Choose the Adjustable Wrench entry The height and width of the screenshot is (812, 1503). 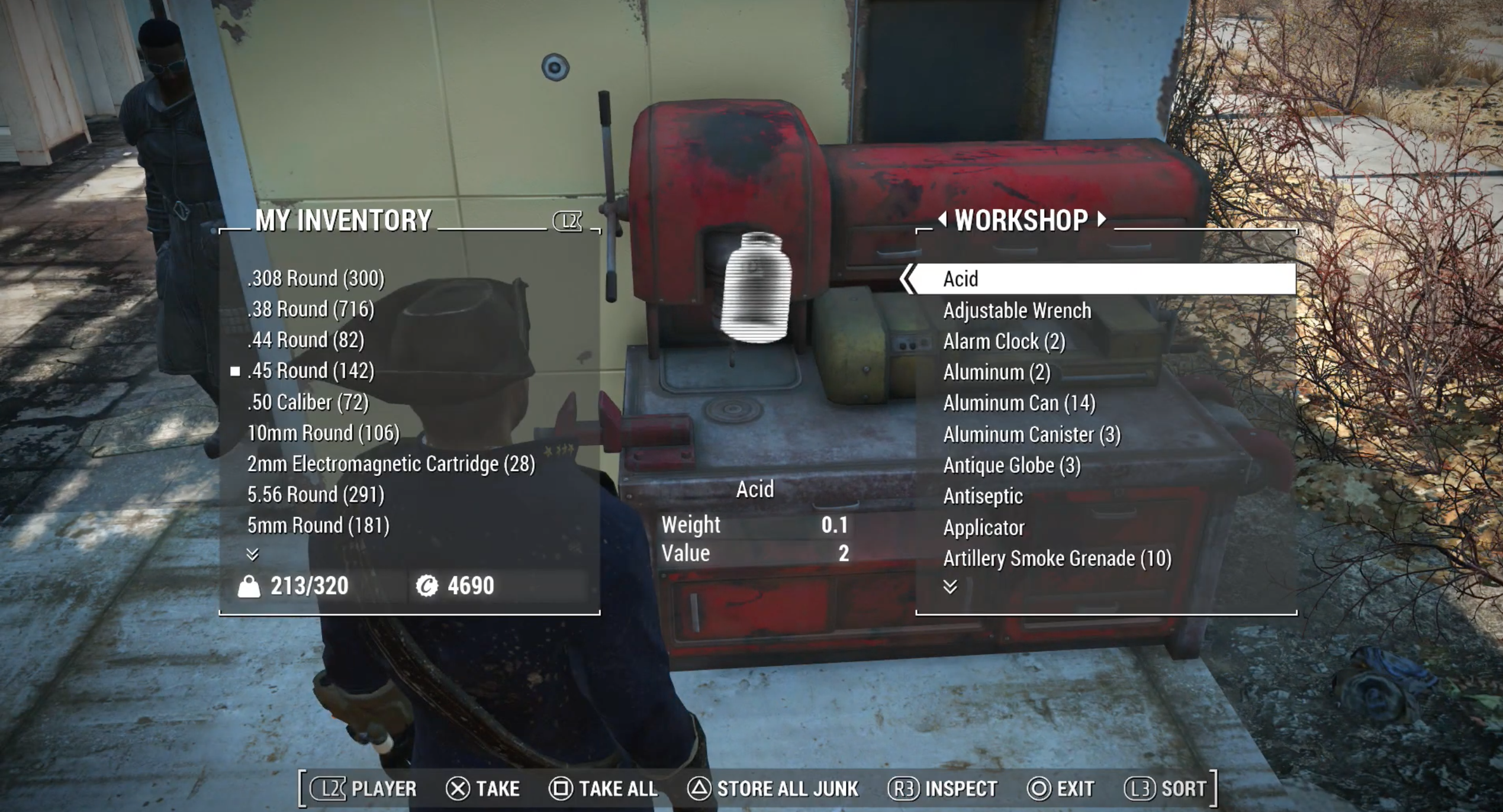point(1016,311)
